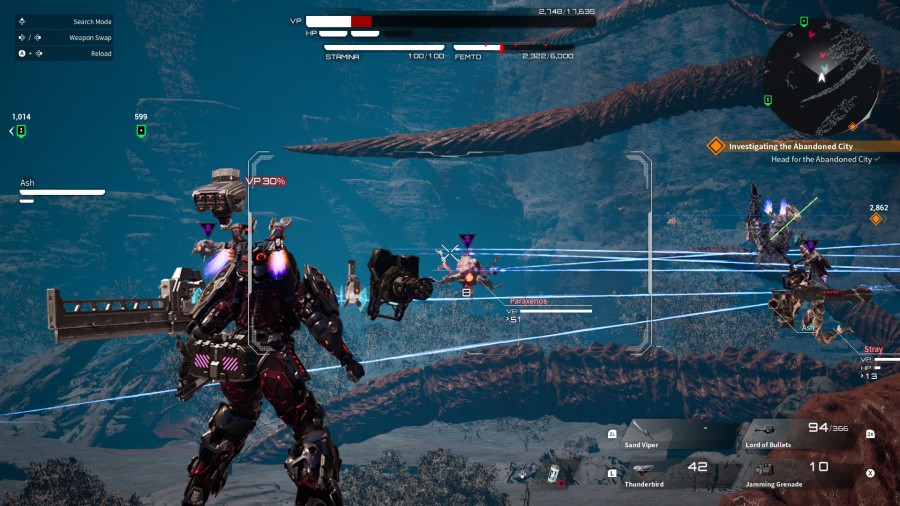This screenshot has height=506, width=900.
Task: Click the Stray enemy target label
Action: (x=873, y=350)
